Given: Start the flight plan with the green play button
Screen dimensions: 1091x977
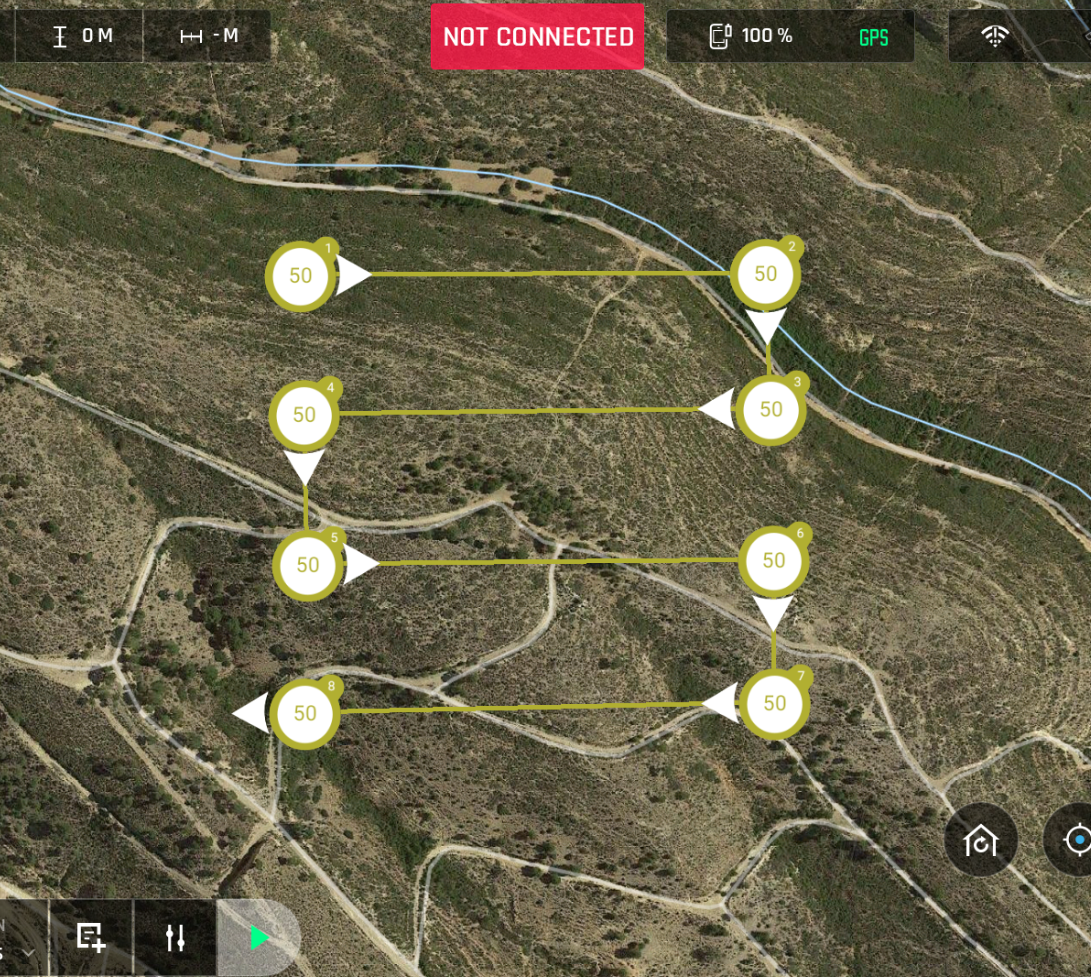Looking at the screenshot, I should click(x=260, y=937).
